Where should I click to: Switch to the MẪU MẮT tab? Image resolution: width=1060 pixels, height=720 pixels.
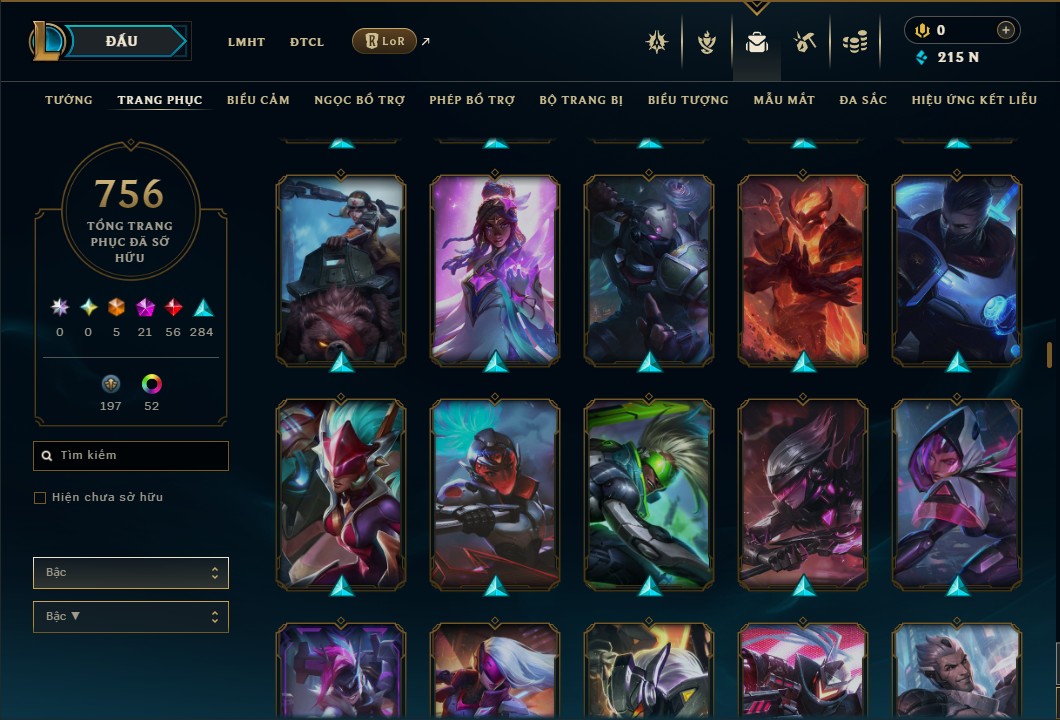[784, 100]
